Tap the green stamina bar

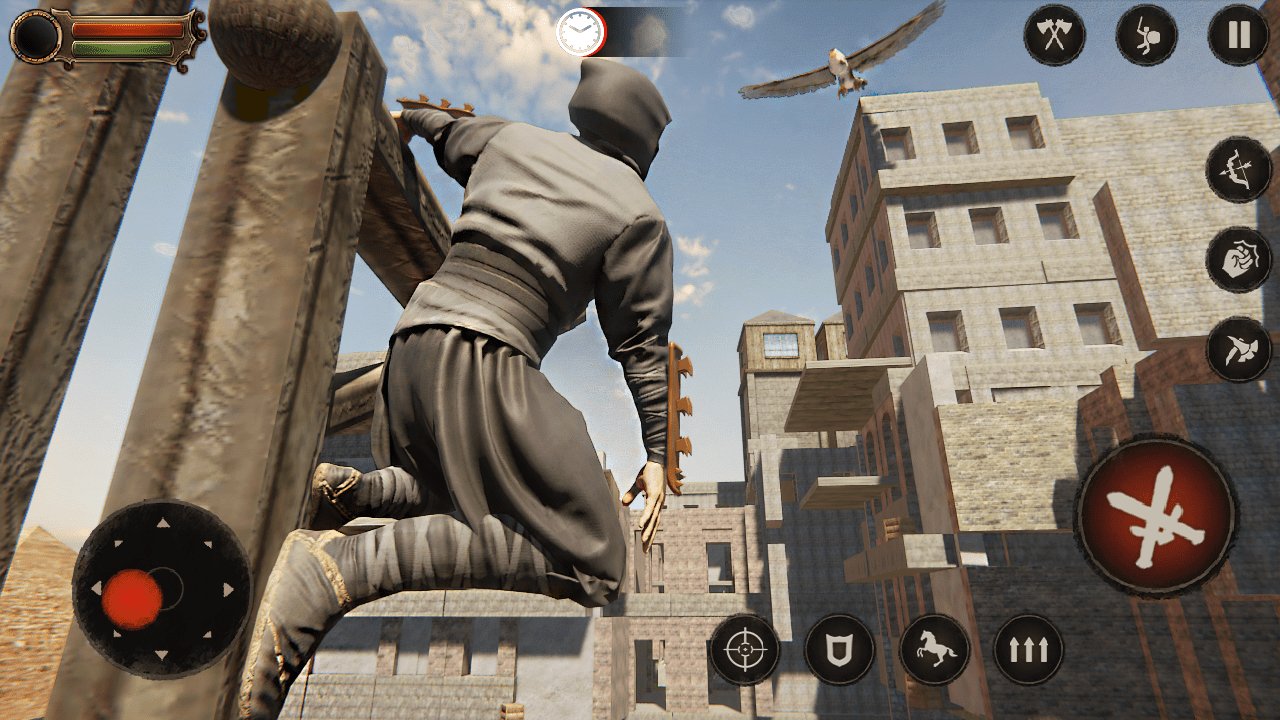point(124,49)
